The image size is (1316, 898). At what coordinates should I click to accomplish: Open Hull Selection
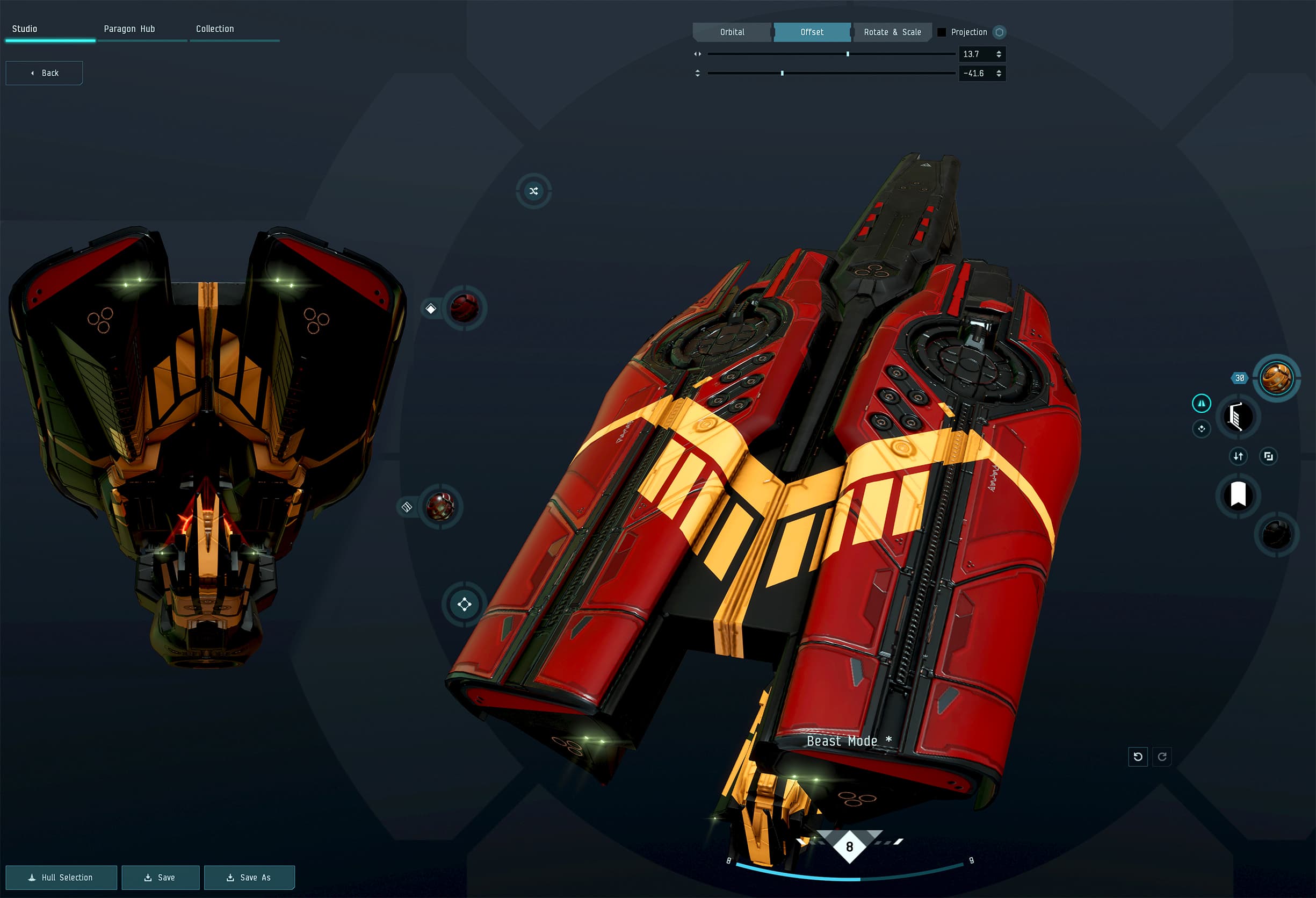click(61, 878)
